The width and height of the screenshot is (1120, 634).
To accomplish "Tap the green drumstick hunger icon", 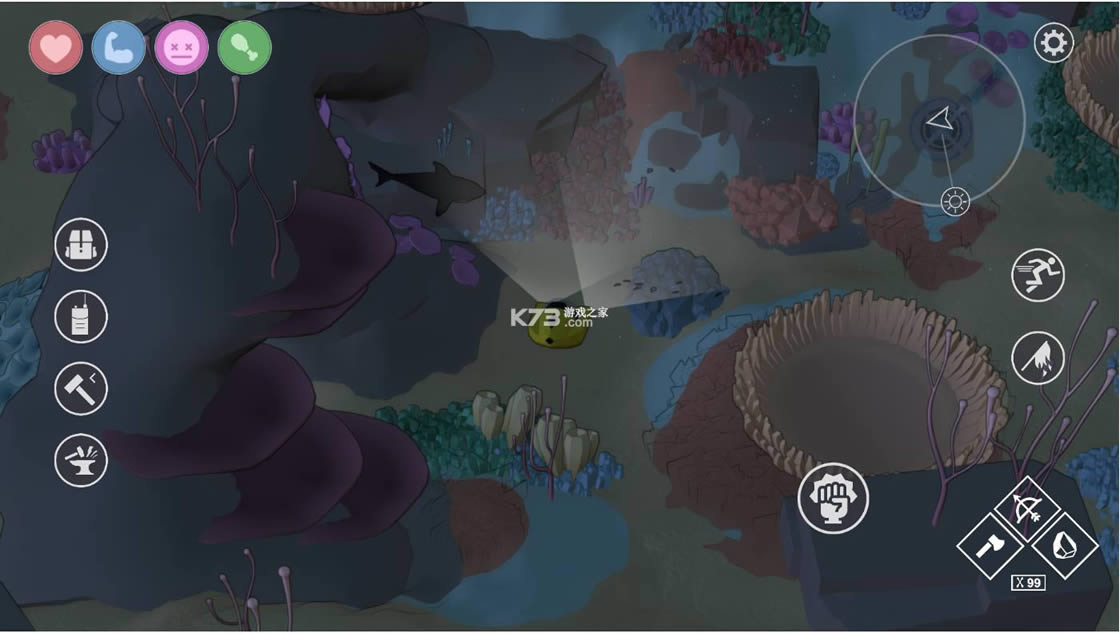I will click(245, 47).
